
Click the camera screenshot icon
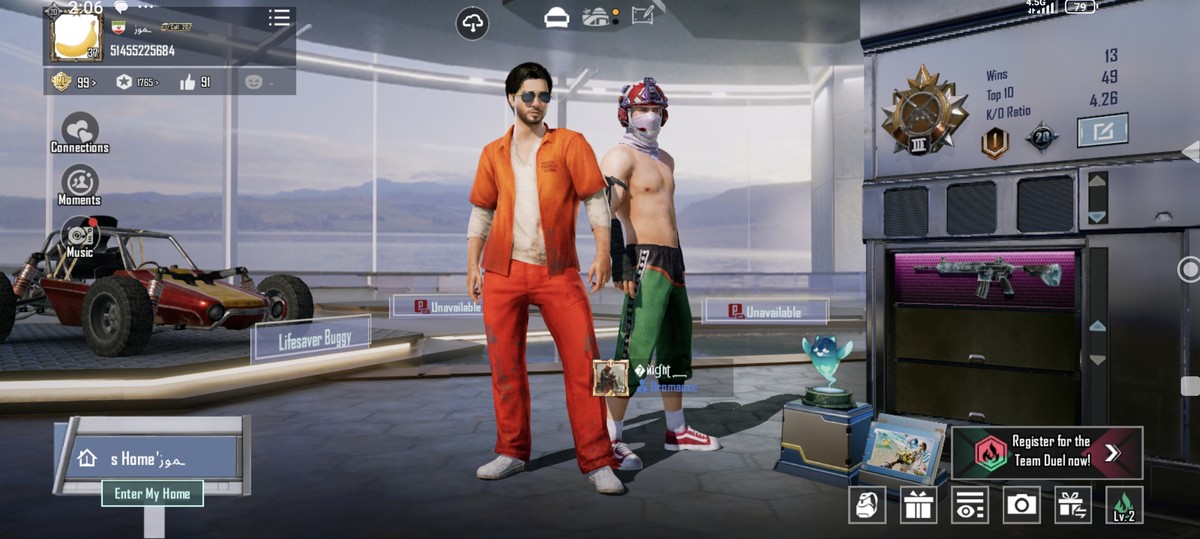[1021, 505]
